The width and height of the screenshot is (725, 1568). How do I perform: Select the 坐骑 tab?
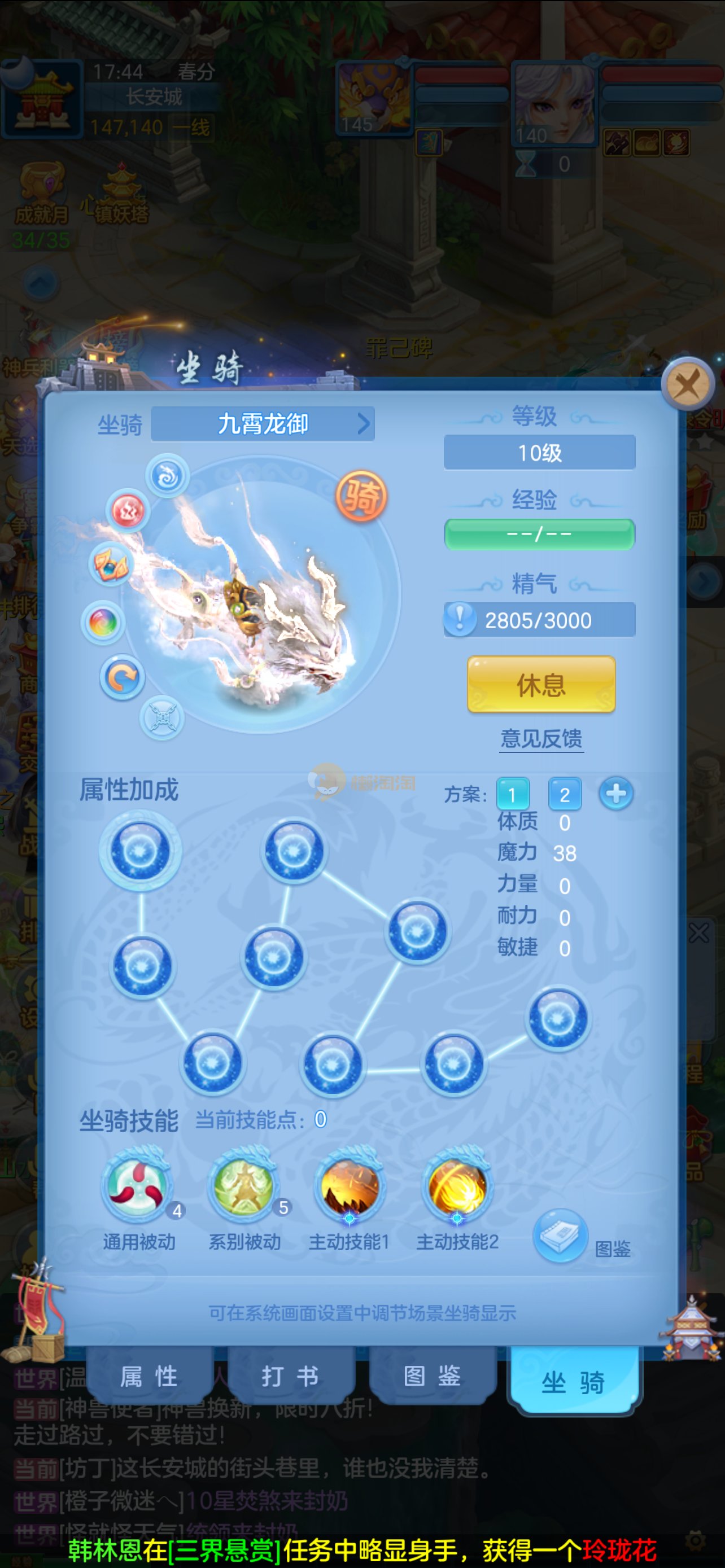573,1381
